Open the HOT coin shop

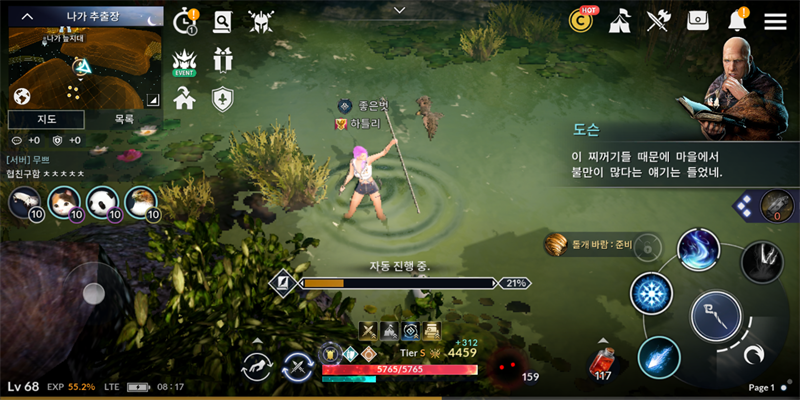pyautogui.click(x=581, y=20)
